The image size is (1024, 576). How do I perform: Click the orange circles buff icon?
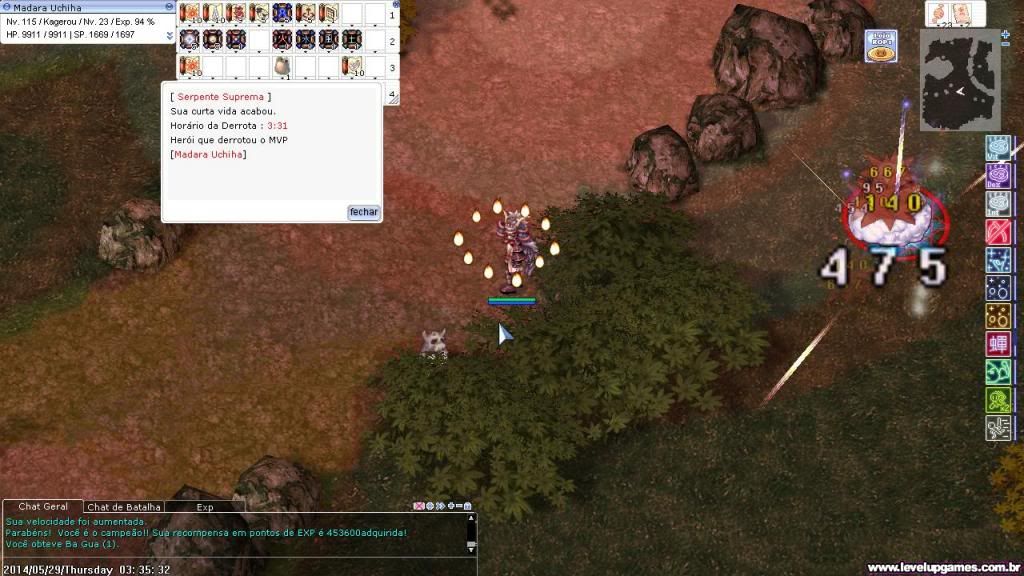(x=997, y=317)
